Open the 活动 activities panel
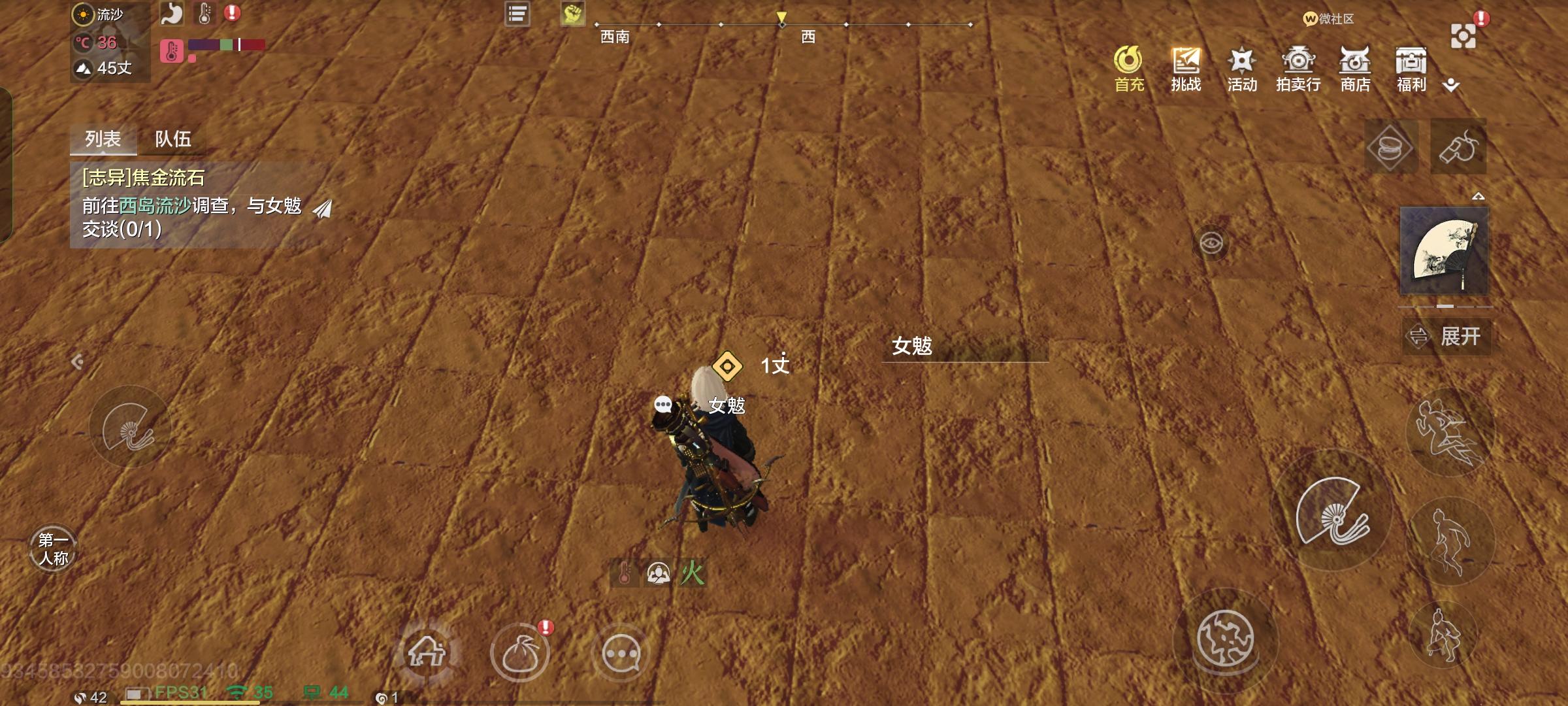Image resolution: width=1568 pixels, height=706 pixels. tap(1241, 65)
